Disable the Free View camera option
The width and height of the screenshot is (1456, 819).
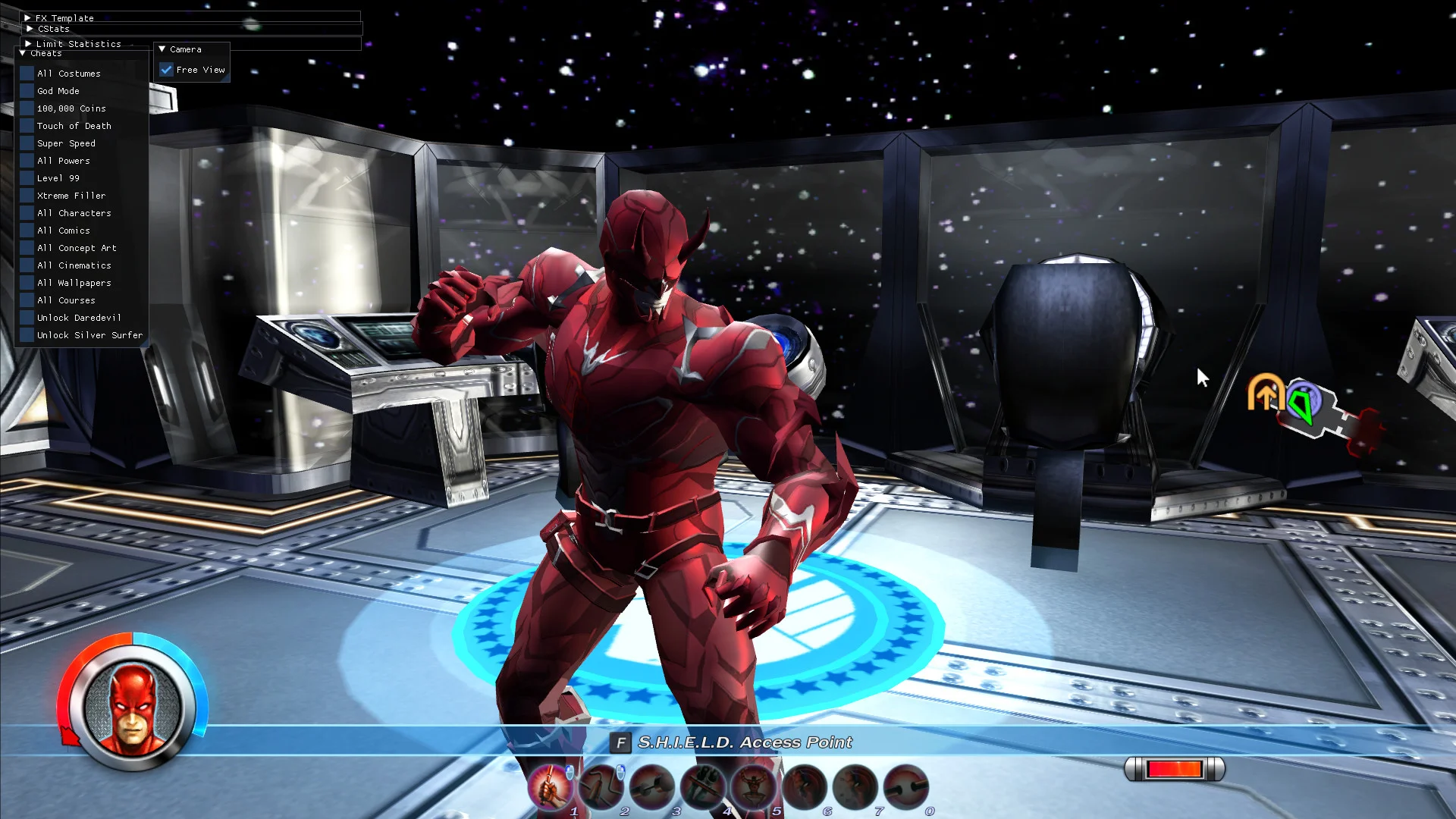[167, 69]
